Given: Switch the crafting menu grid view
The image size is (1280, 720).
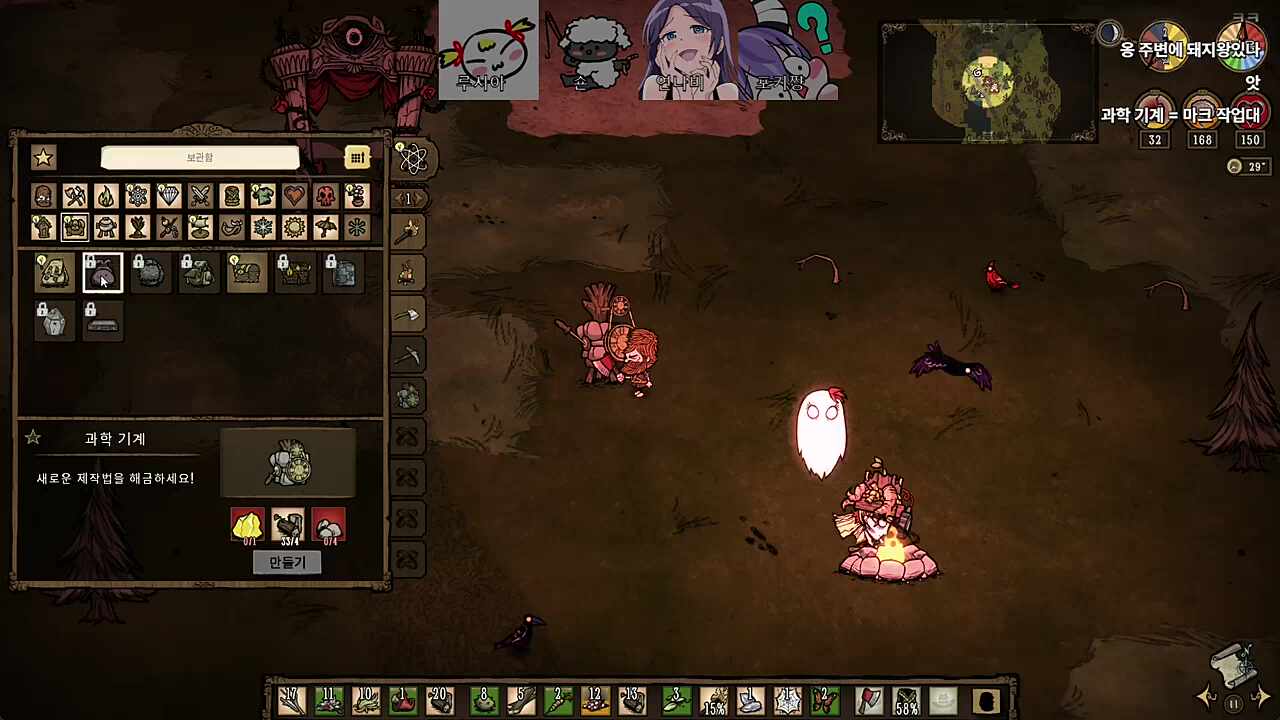Looking at the screenshot, I should (357, 158).
